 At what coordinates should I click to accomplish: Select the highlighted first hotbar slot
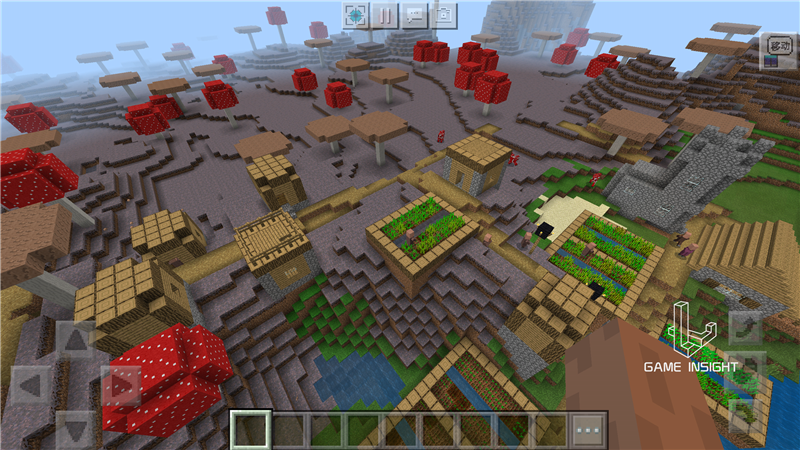250,430
